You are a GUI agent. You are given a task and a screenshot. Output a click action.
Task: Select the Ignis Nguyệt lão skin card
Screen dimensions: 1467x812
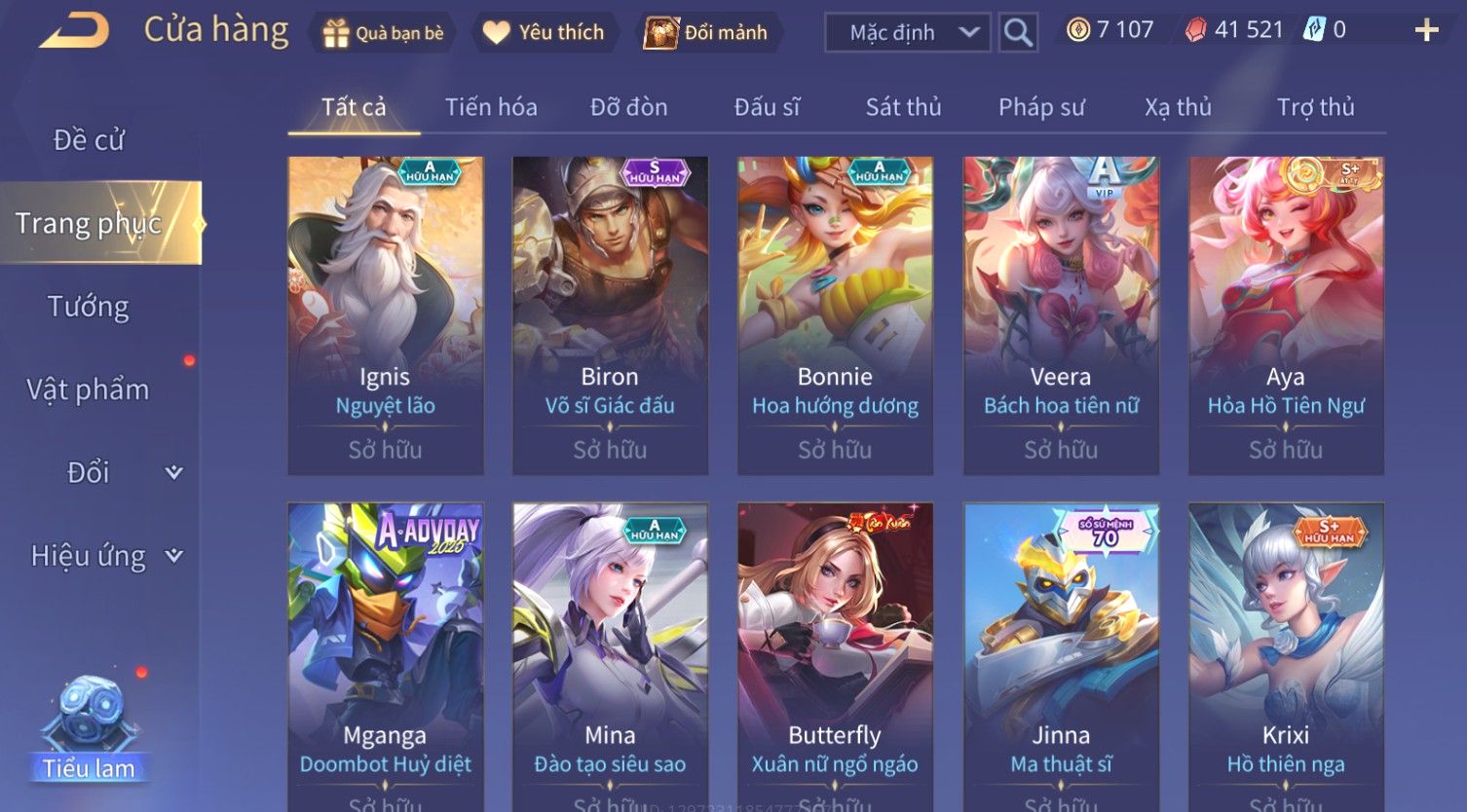click(x=386, y=315)
